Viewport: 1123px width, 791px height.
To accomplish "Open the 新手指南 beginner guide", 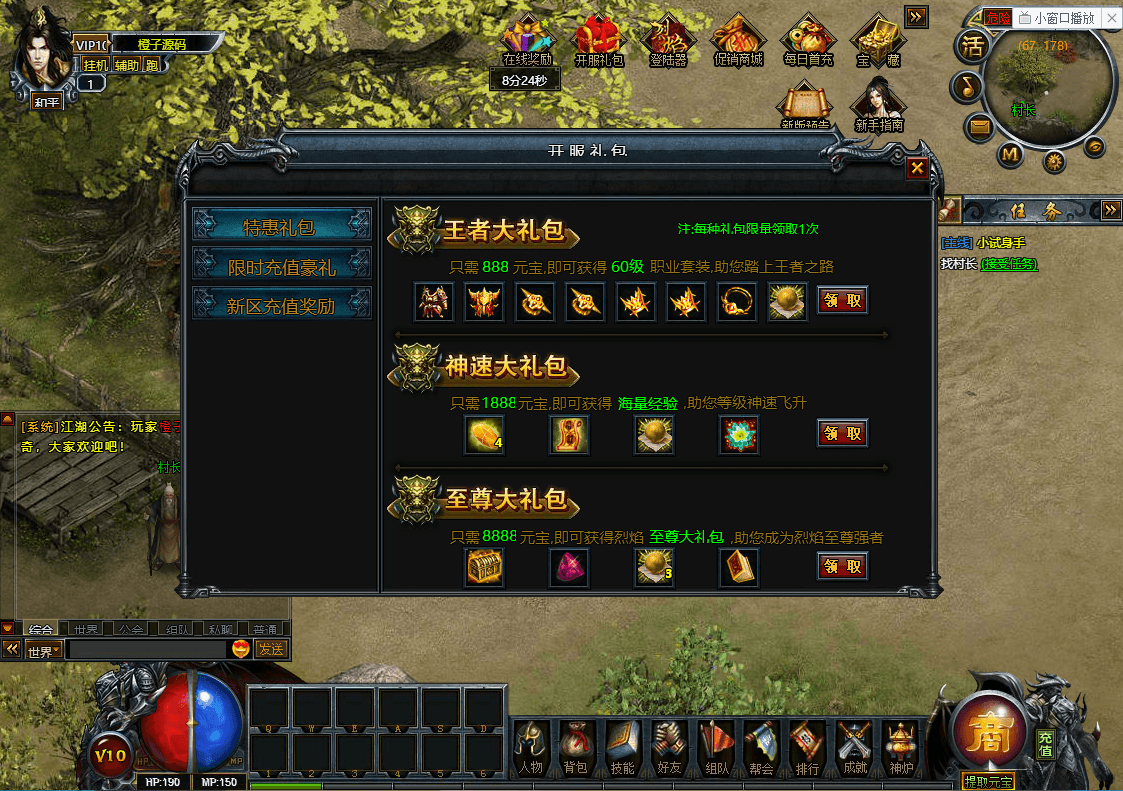I will click(879, 105).
